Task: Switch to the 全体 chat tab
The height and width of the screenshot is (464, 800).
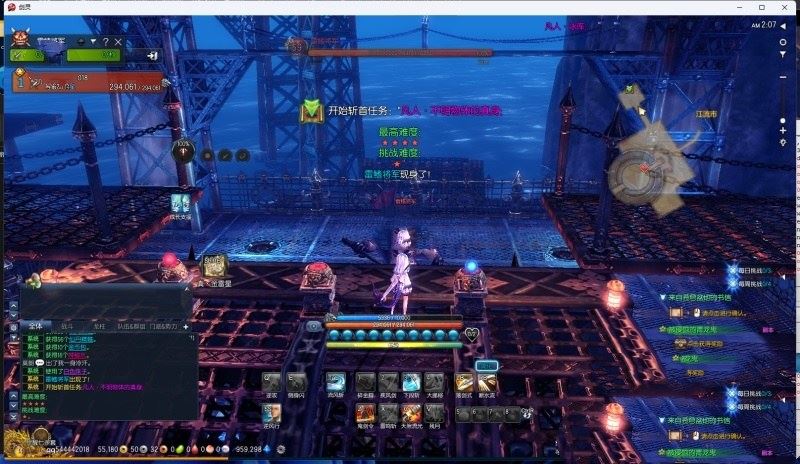Action: click(x=35, y=326)
